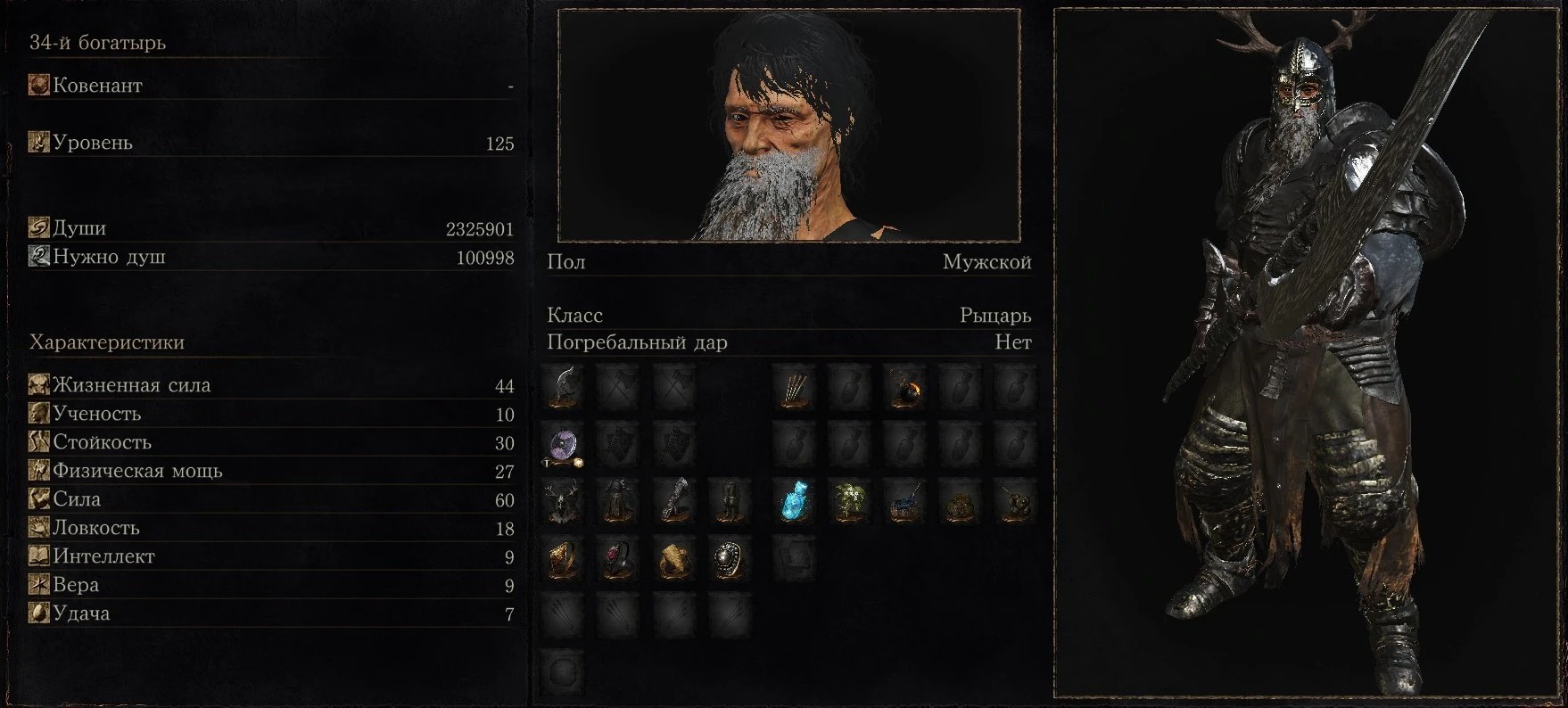Choose the antlered helmet armor slot
Image resolution: width=1568 pixels, height=708 pixels.
(x=563, y=501)
